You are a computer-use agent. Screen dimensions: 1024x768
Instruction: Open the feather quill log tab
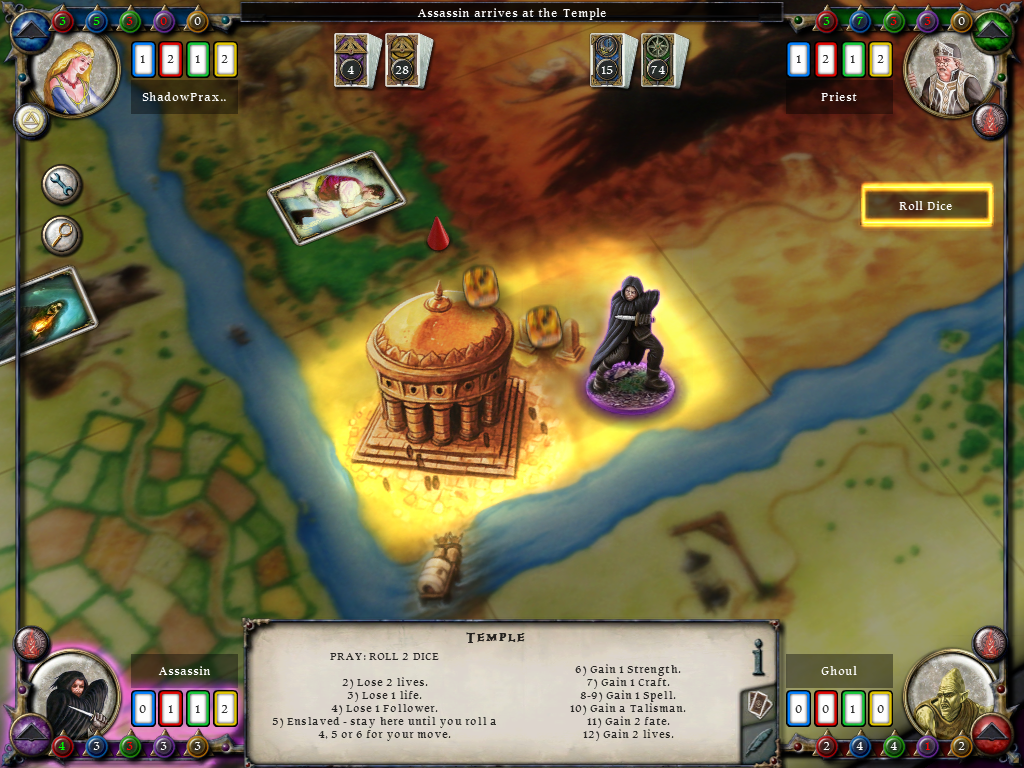(759, 743)
